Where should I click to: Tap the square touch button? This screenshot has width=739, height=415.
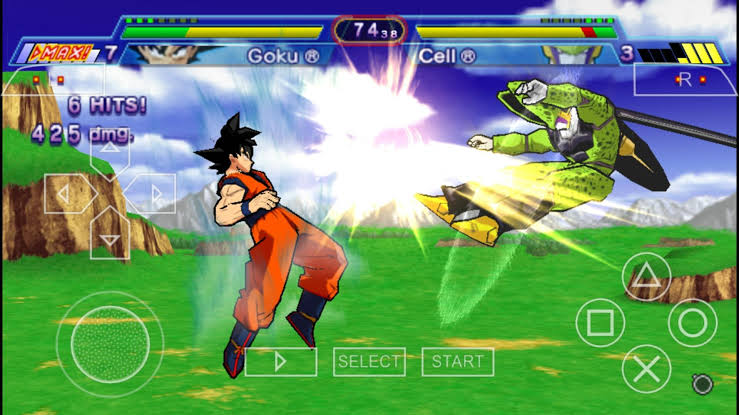tap(600, 323)
